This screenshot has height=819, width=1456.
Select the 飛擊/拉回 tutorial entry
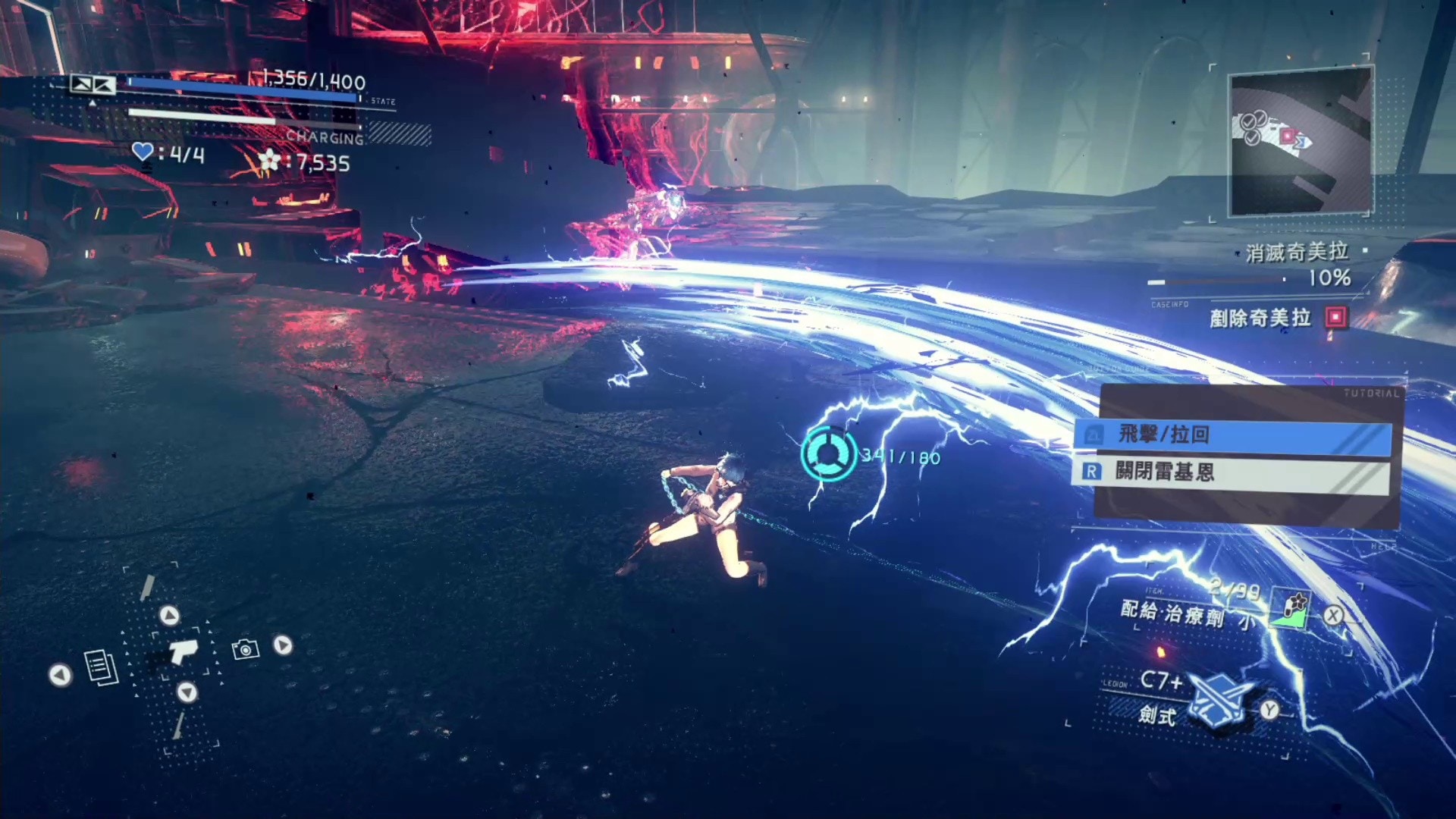(1232, 435)
